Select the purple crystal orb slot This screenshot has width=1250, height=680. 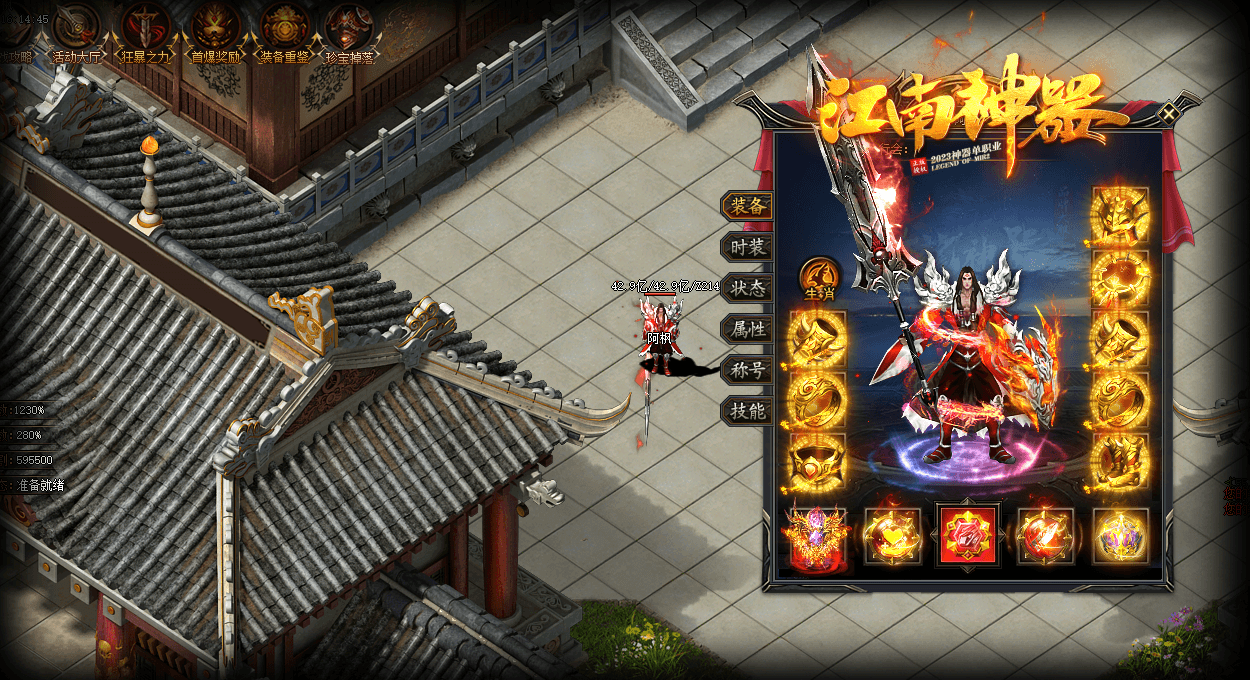(1120, 537)
